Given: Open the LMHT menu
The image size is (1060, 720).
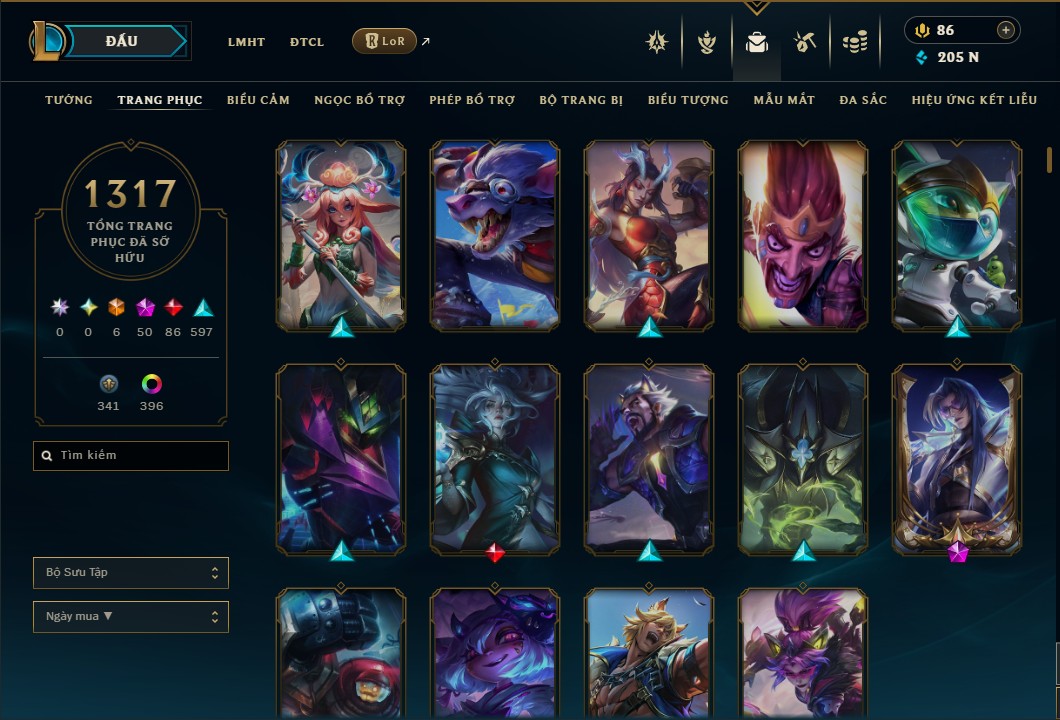Looking at the screenshot, I should (x=246, y=42).
